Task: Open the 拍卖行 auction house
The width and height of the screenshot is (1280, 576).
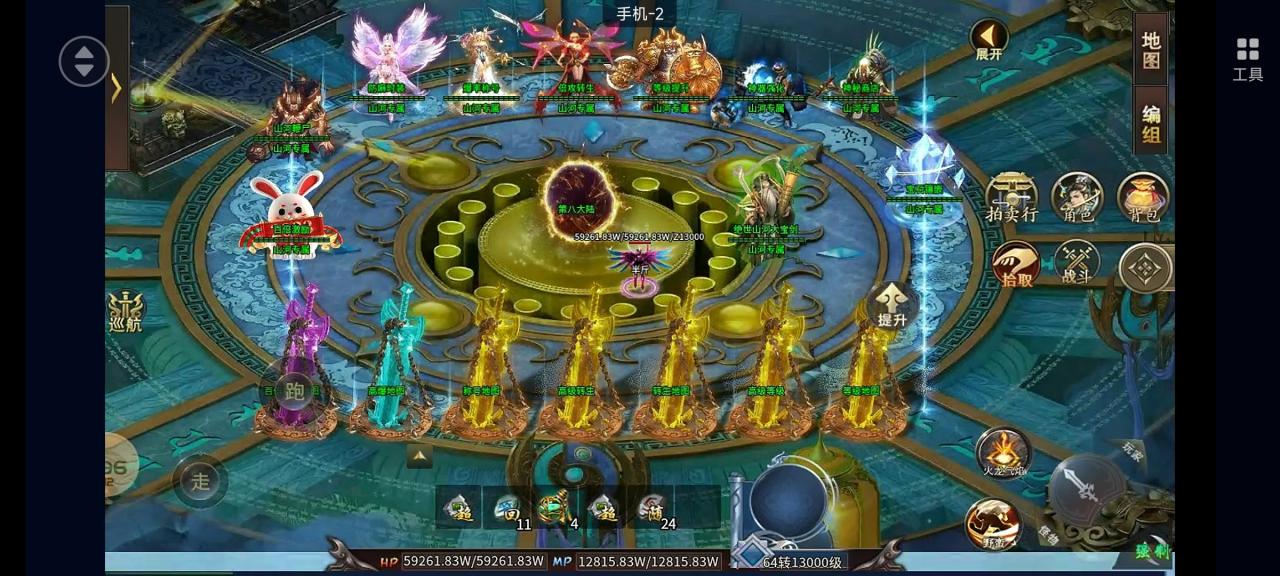Action: tap(1011, 195)
